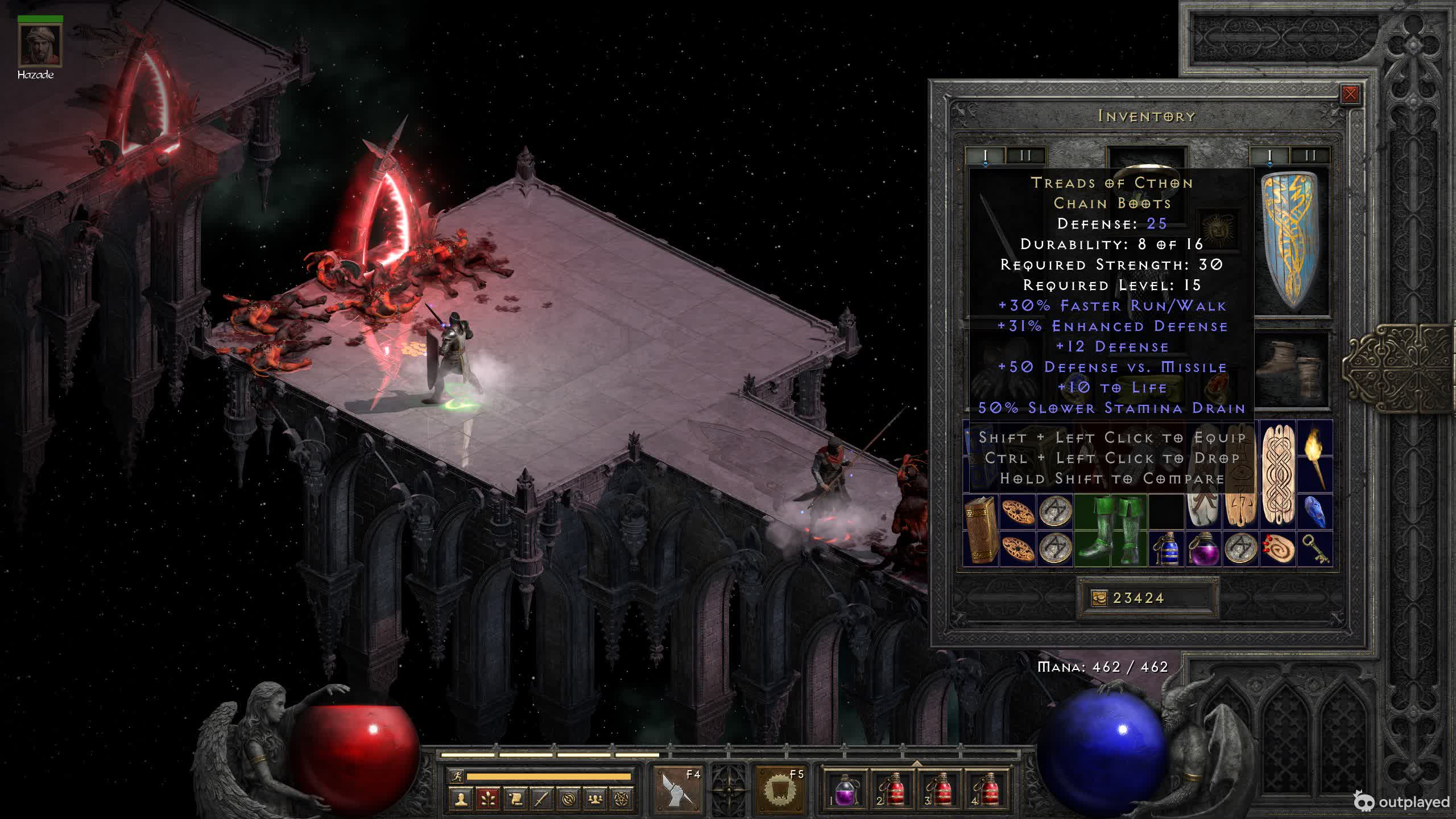Open the character sheet from mini menu
This screenshot has height=819, width=1456.
(x=461, y=800)
